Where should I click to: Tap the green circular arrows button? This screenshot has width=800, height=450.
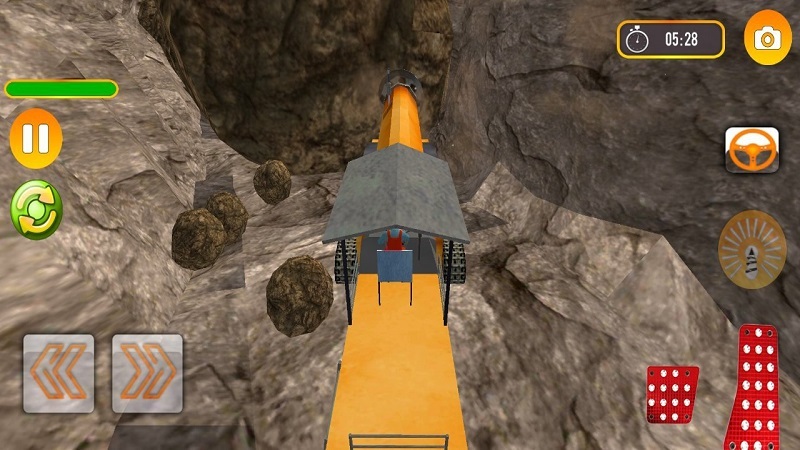36,208
